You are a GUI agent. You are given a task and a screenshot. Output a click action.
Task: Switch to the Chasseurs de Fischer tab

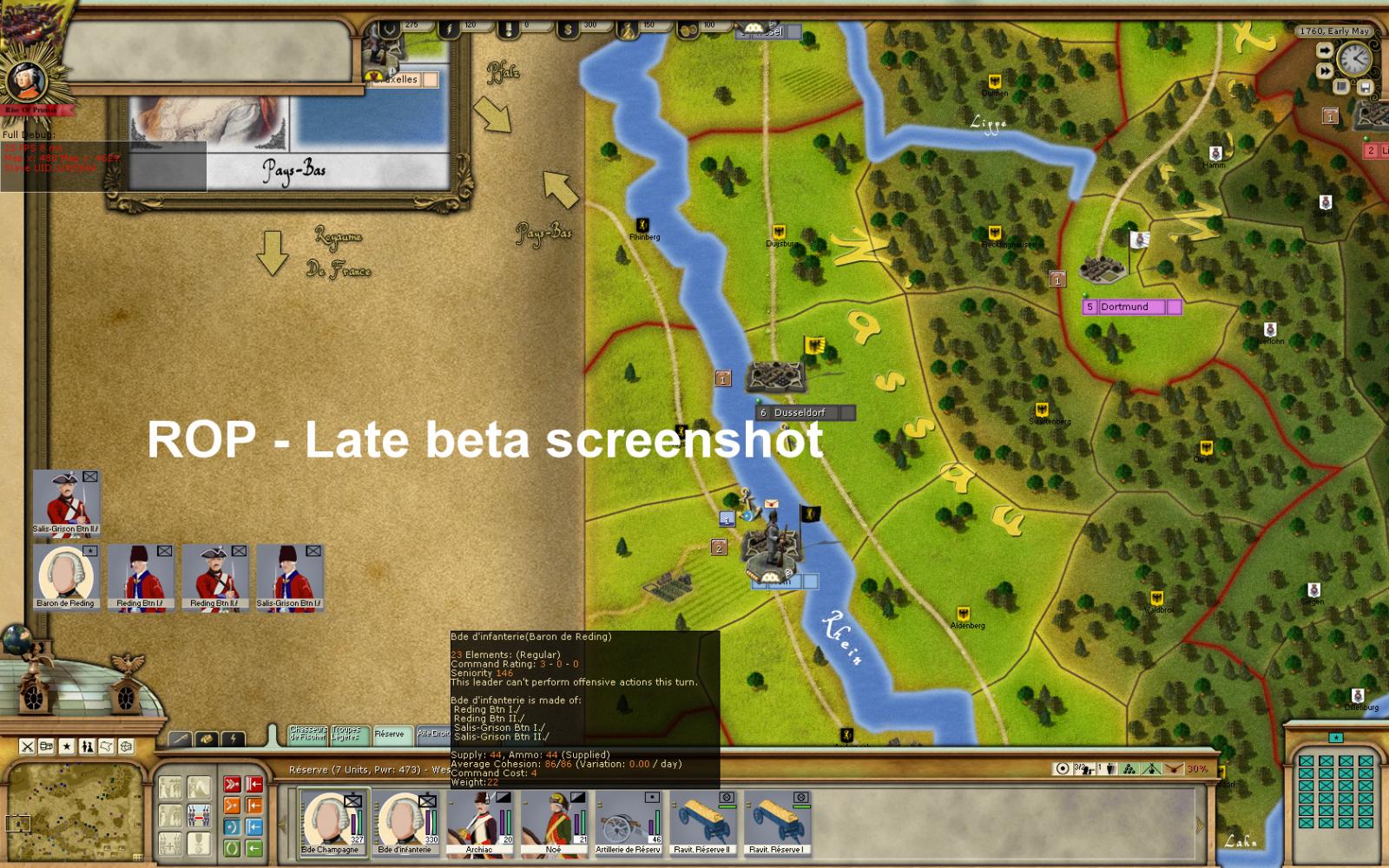[308, 734]
